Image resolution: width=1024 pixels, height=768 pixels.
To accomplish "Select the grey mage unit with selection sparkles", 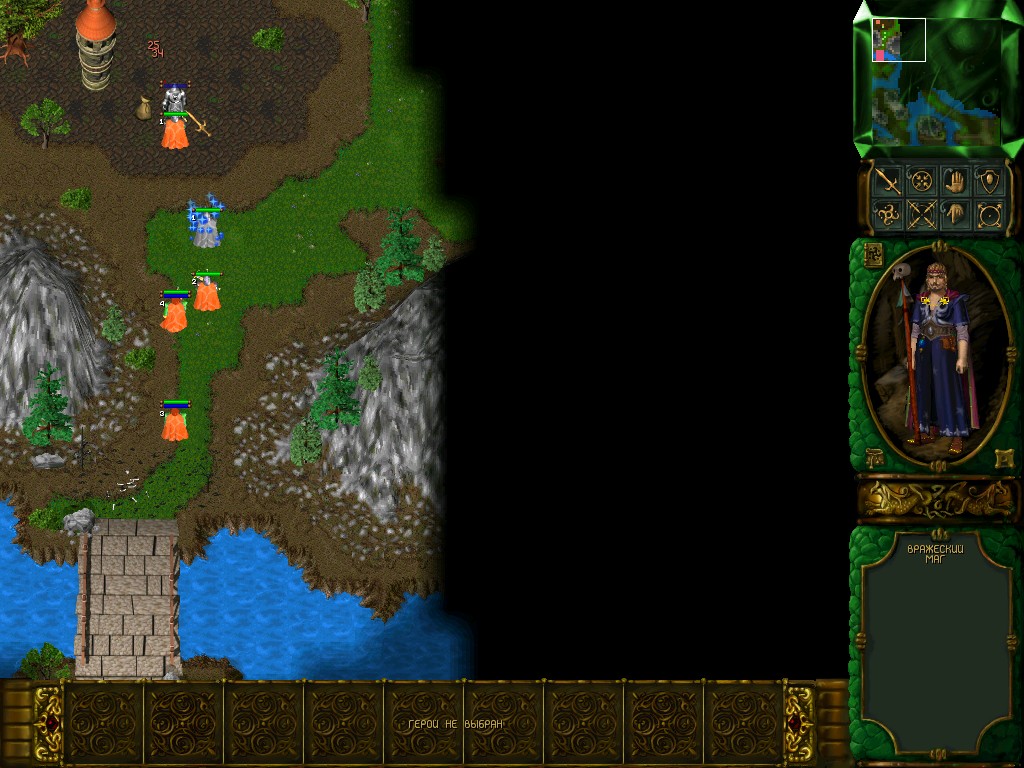I will pos(206,229).
